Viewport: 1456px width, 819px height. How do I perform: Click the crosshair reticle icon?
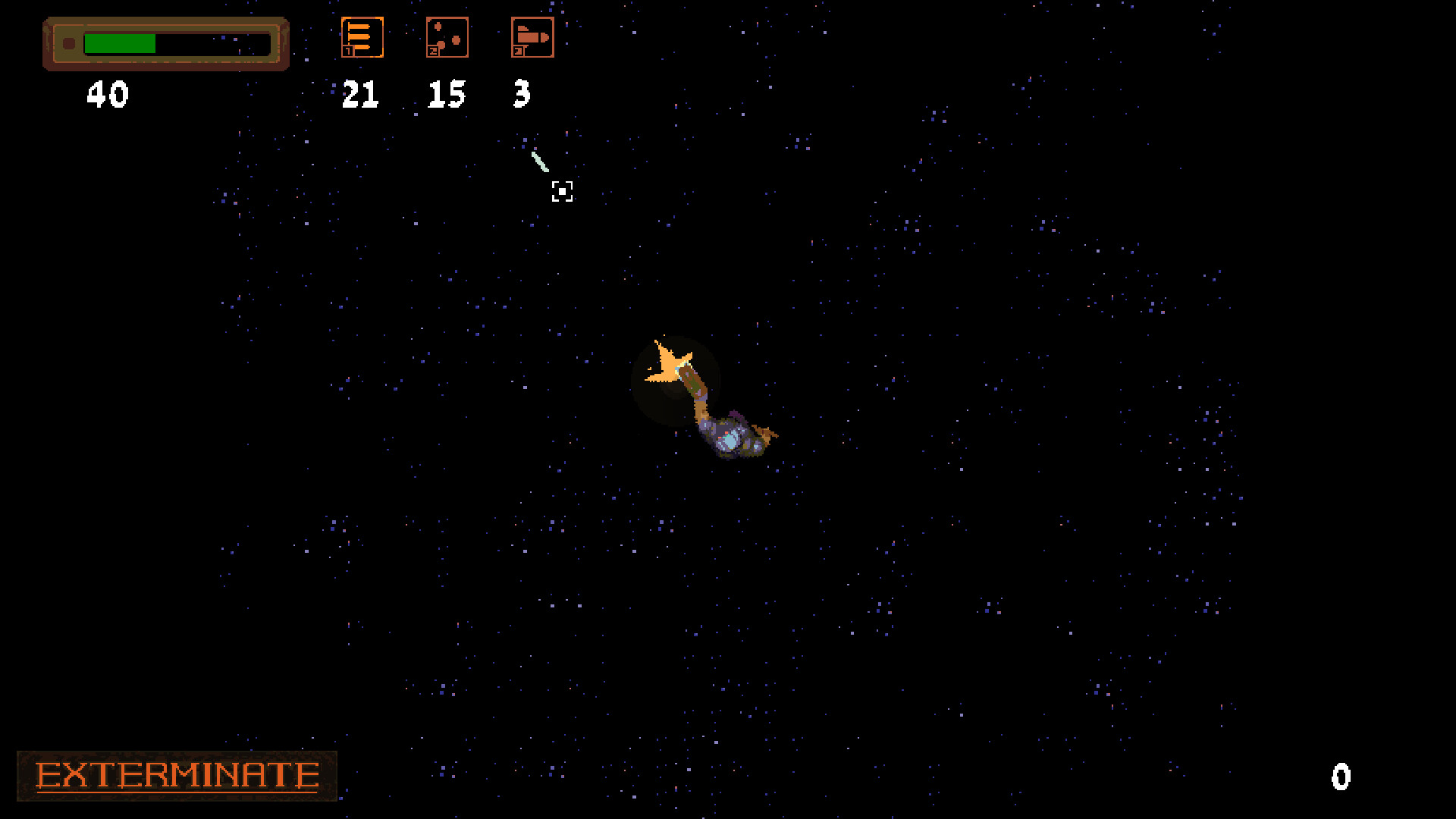(563, 192)
